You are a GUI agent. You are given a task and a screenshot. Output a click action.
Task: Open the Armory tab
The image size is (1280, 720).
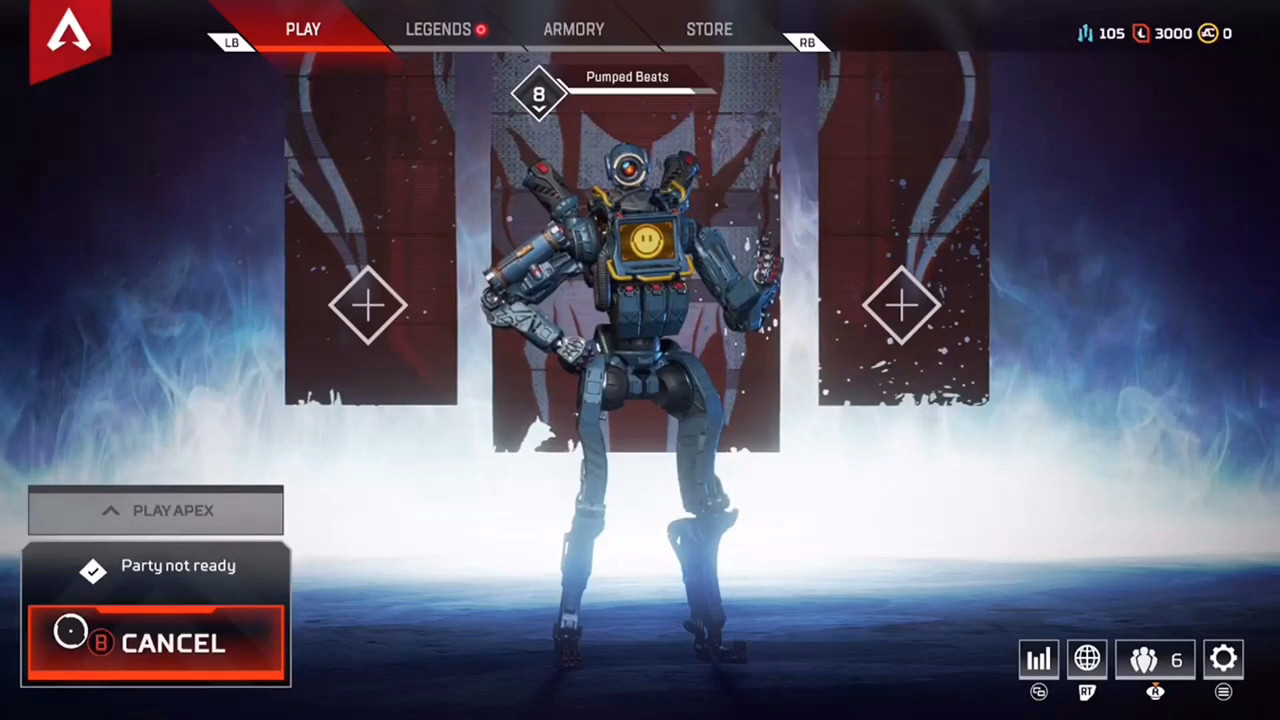click(x=573, y=29)
